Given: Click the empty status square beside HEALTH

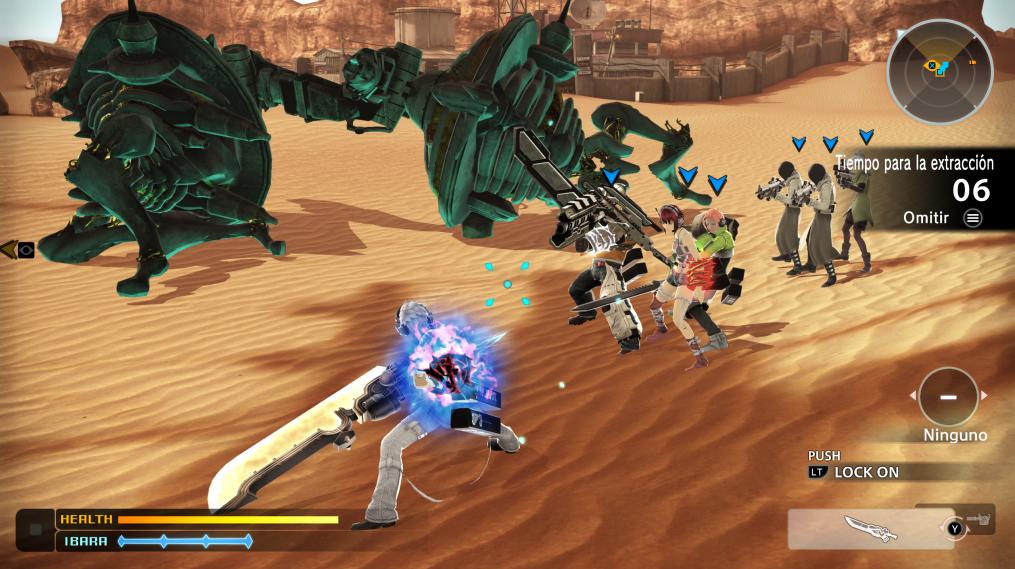Looking at the screenshot, I should point(36,529).
